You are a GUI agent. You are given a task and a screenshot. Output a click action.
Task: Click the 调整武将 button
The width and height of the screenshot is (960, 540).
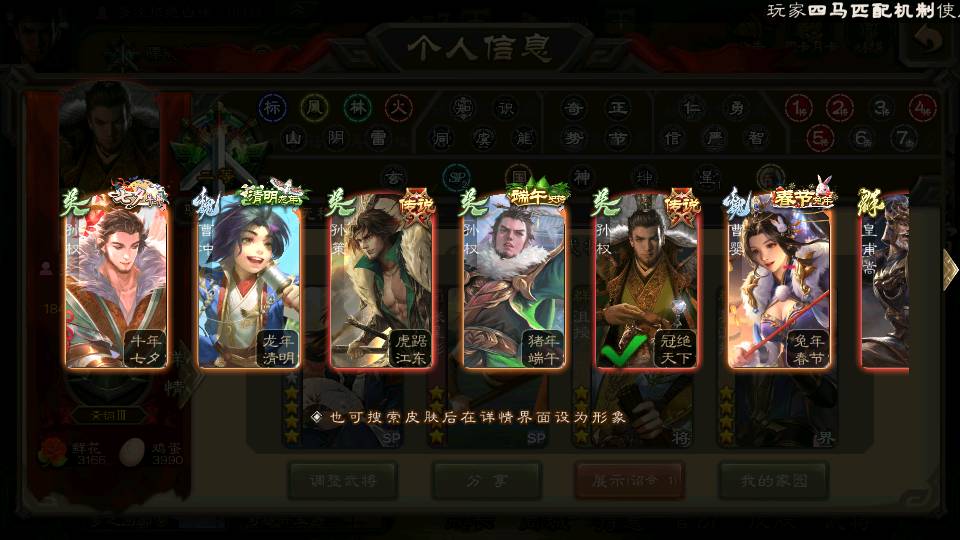click(343, 480)
